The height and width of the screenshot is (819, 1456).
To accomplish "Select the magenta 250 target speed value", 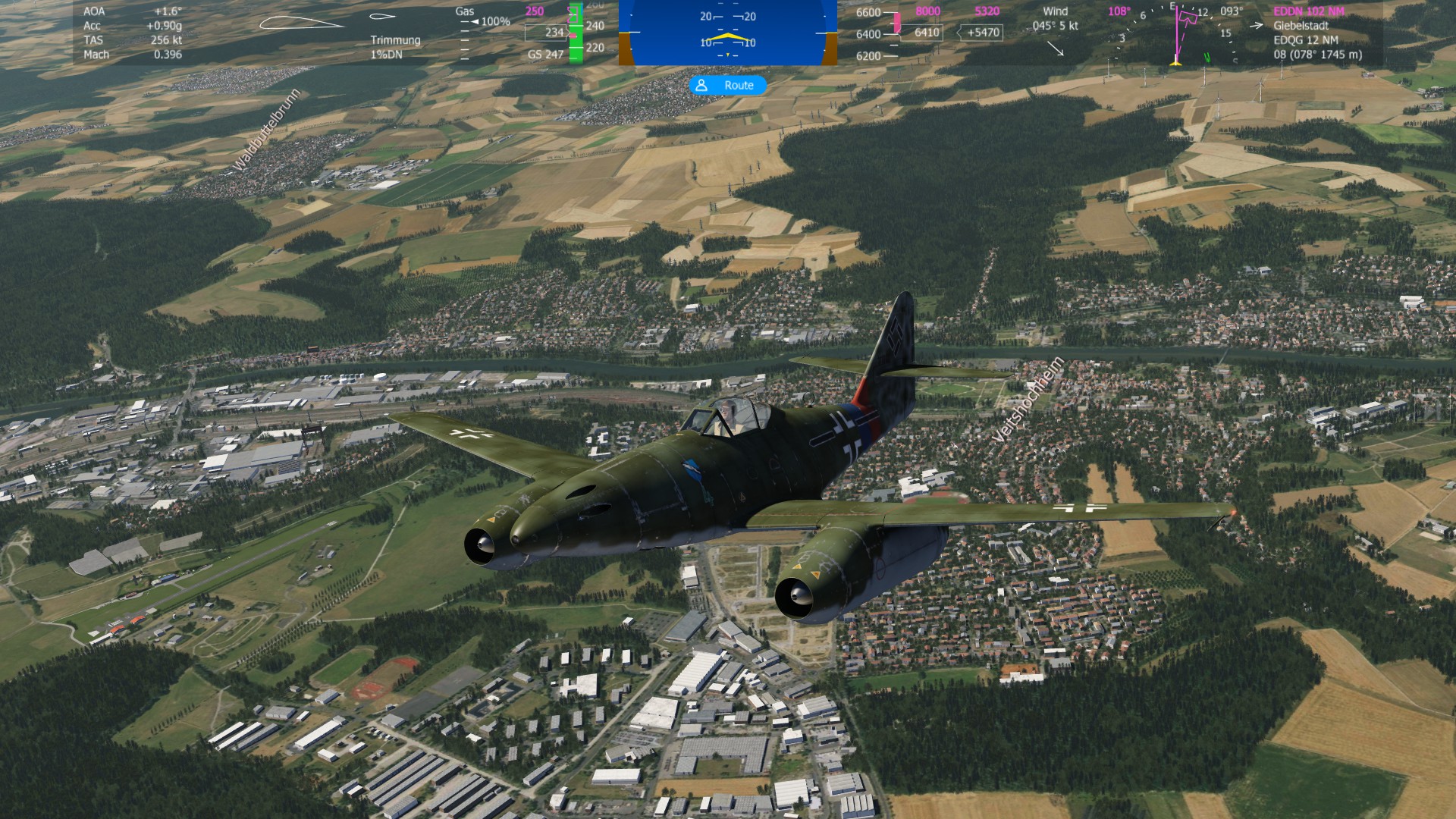I will (x=535, y=11).
